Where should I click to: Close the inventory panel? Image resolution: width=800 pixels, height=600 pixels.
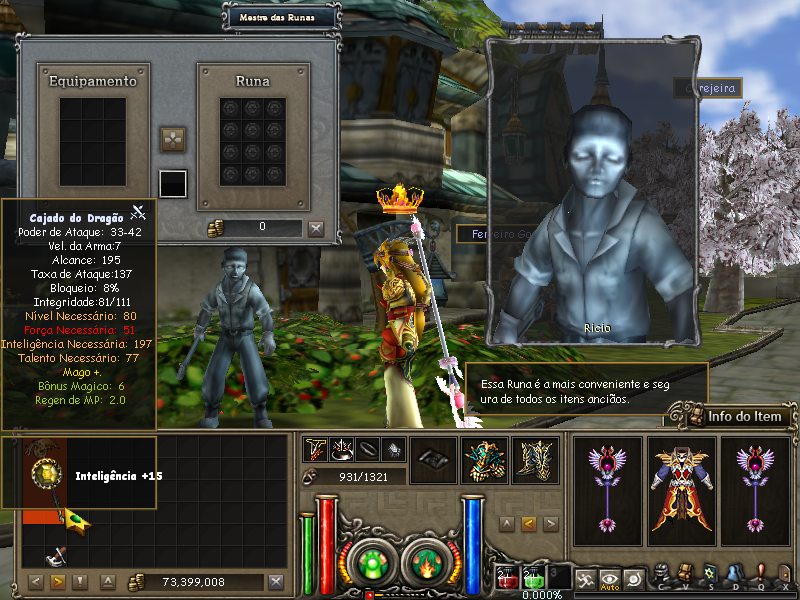pos(276,582)
